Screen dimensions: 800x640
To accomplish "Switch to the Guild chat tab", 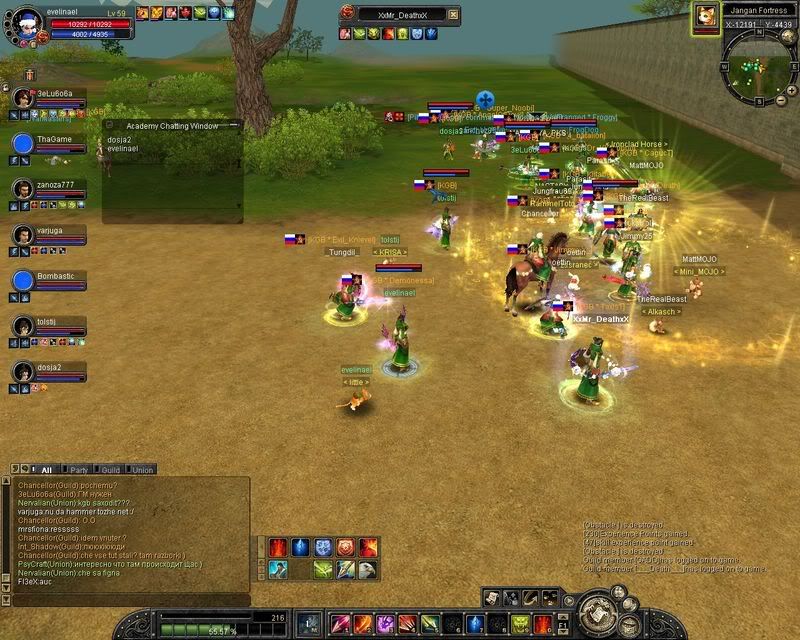I will (111, 469).
